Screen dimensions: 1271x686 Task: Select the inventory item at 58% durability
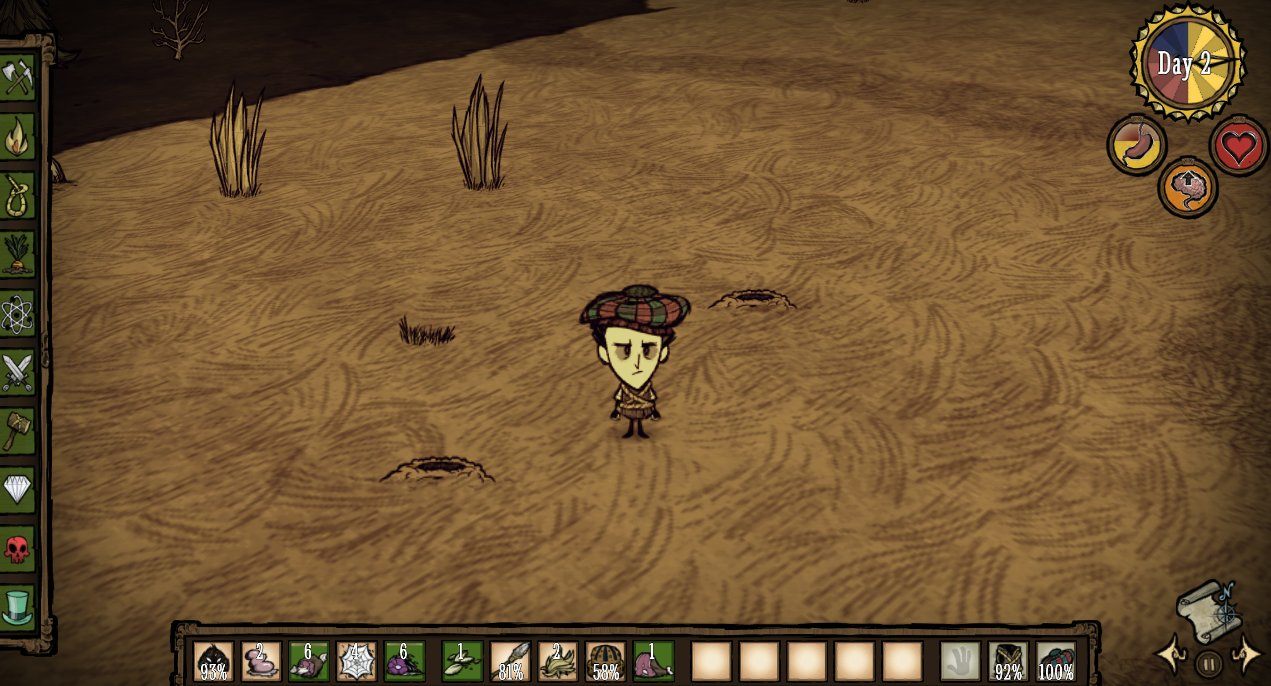606,661
